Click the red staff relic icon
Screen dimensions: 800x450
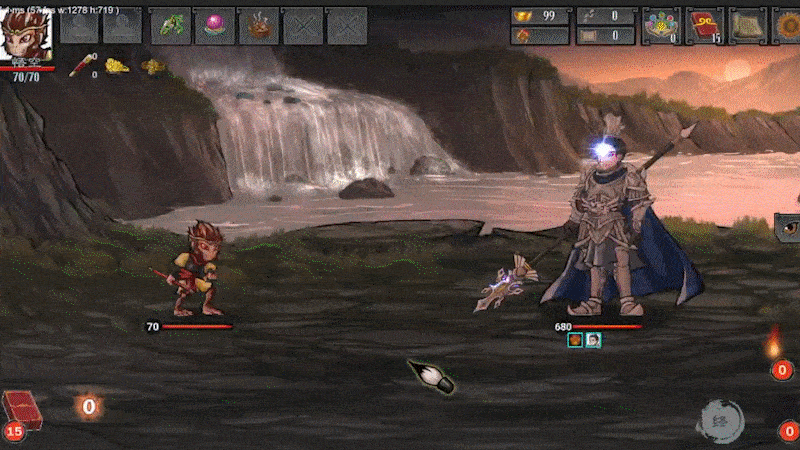click(x=80, y=66)
